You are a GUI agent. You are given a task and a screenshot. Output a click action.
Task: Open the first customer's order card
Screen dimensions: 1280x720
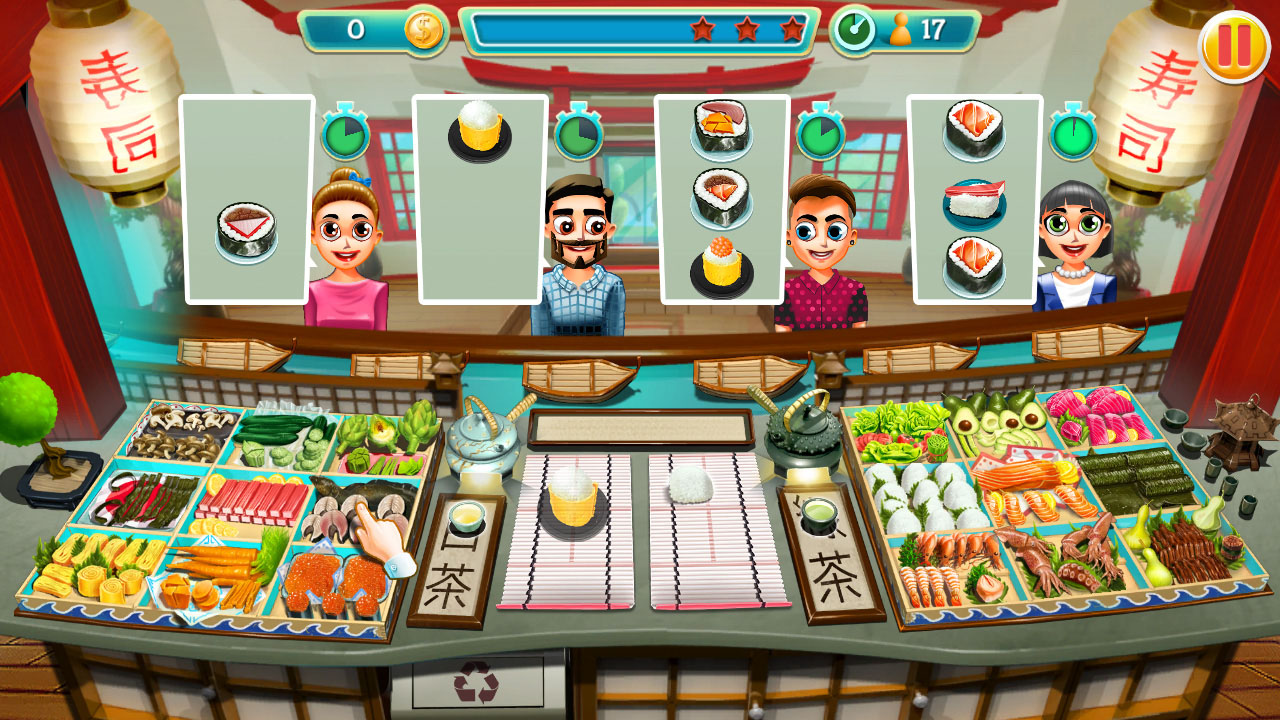tap(243, 197)
